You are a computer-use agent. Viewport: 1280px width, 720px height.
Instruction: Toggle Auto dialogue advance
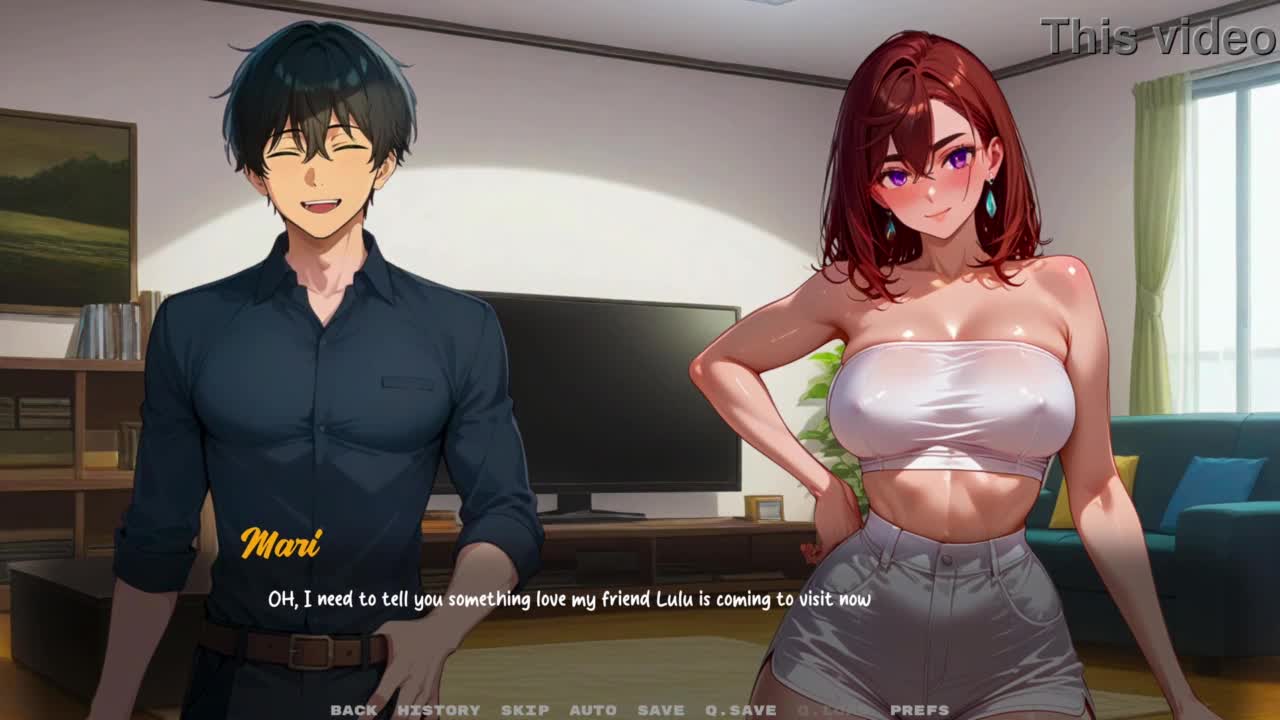pos(593,710)
